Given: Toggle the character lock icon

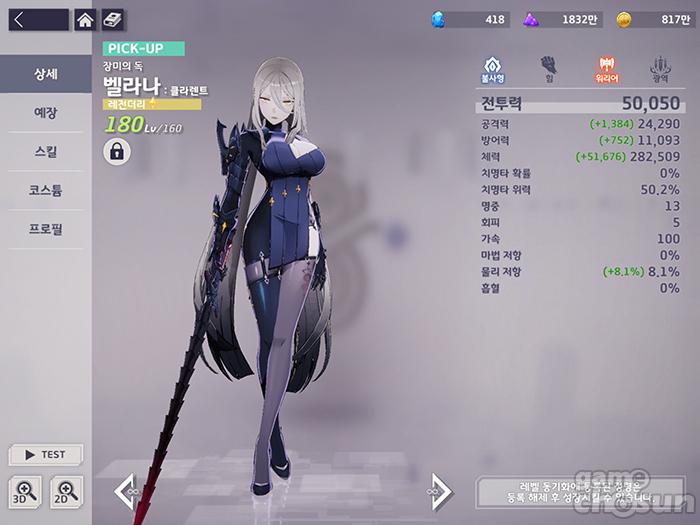Looking at the screenshot, I should click(x=117, y=152).
